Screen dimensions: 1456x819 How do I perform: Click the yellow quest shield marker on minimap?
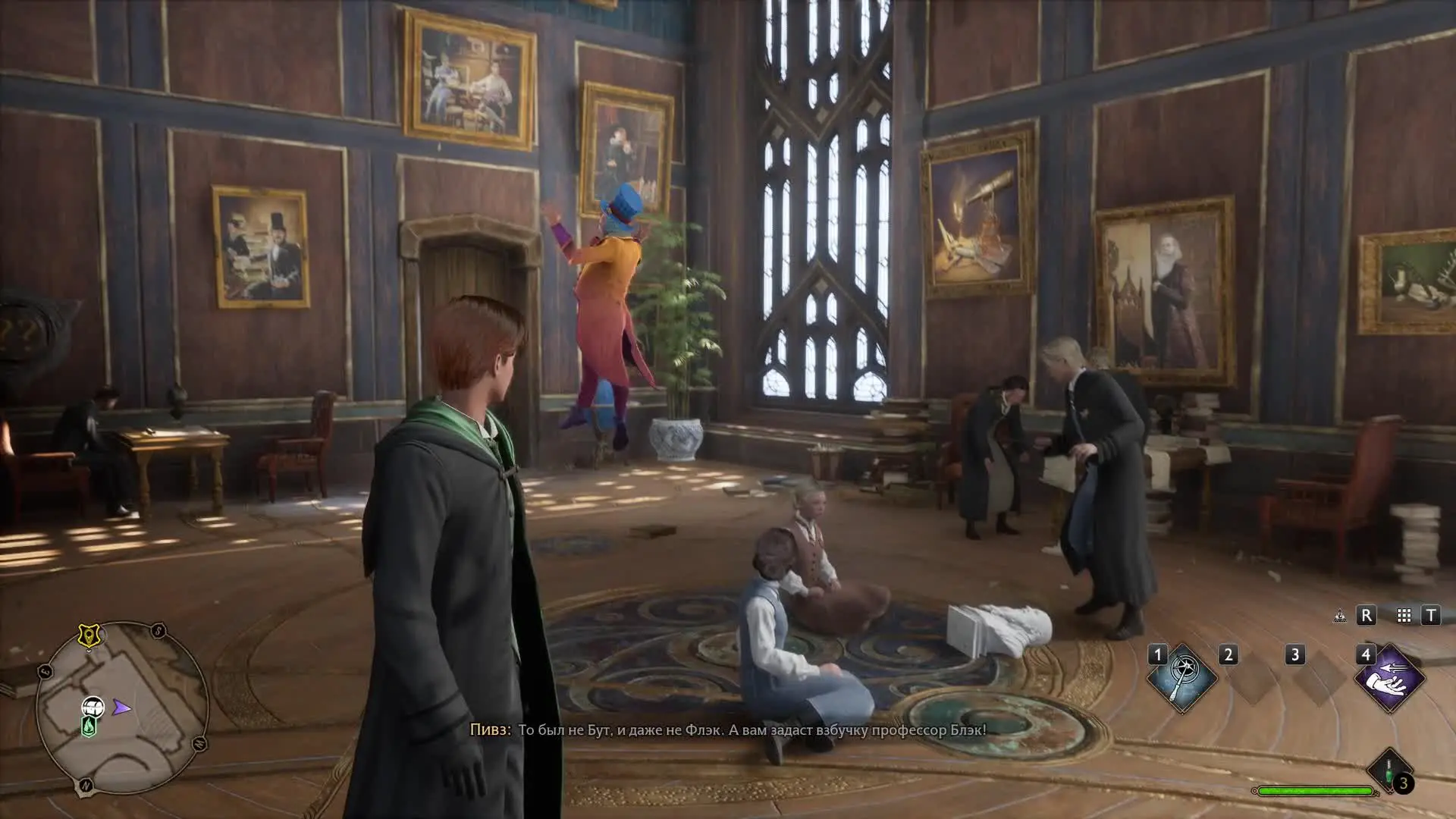(89, 635)
